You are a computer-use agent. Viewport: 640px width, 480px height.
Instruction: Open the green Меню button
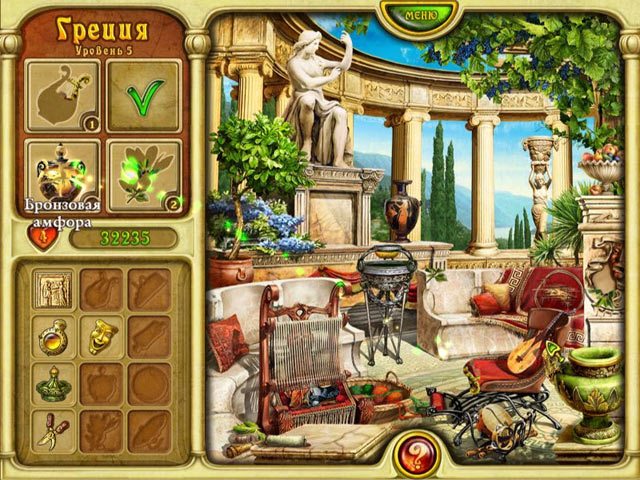click(419, 14)
